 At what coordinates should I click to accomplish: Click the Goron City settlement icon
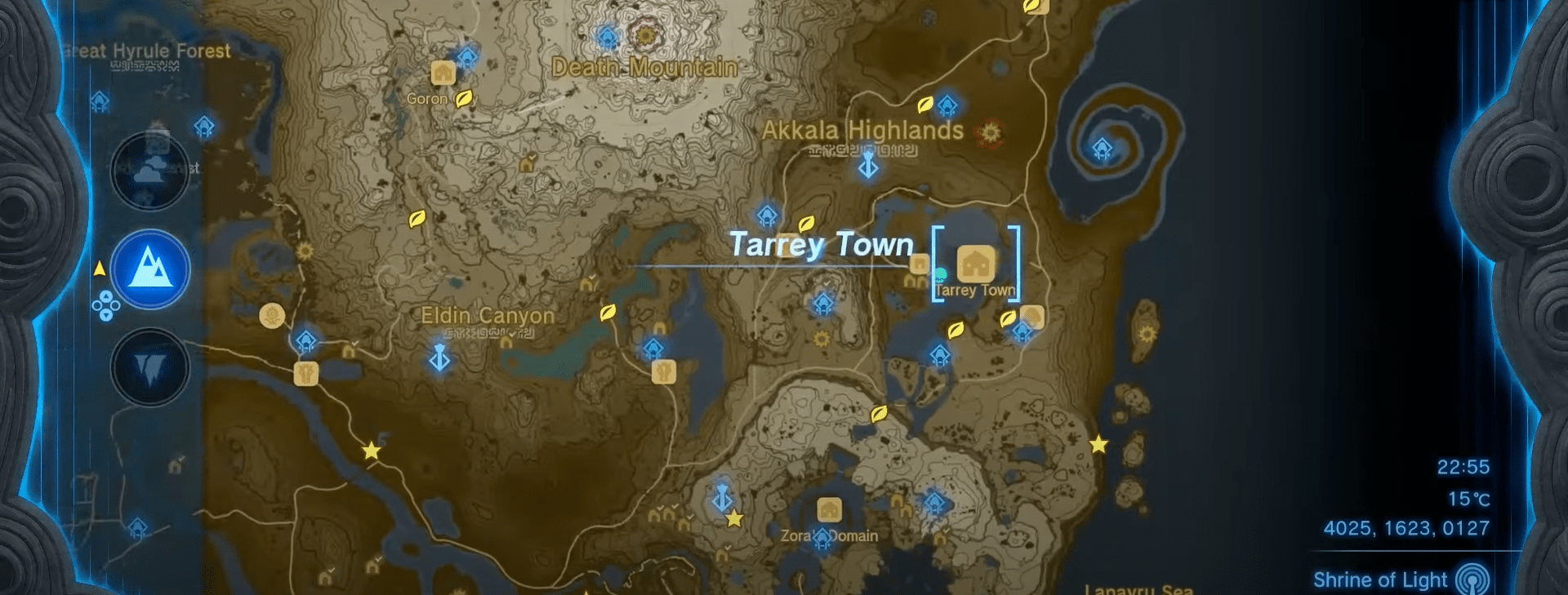442,74
